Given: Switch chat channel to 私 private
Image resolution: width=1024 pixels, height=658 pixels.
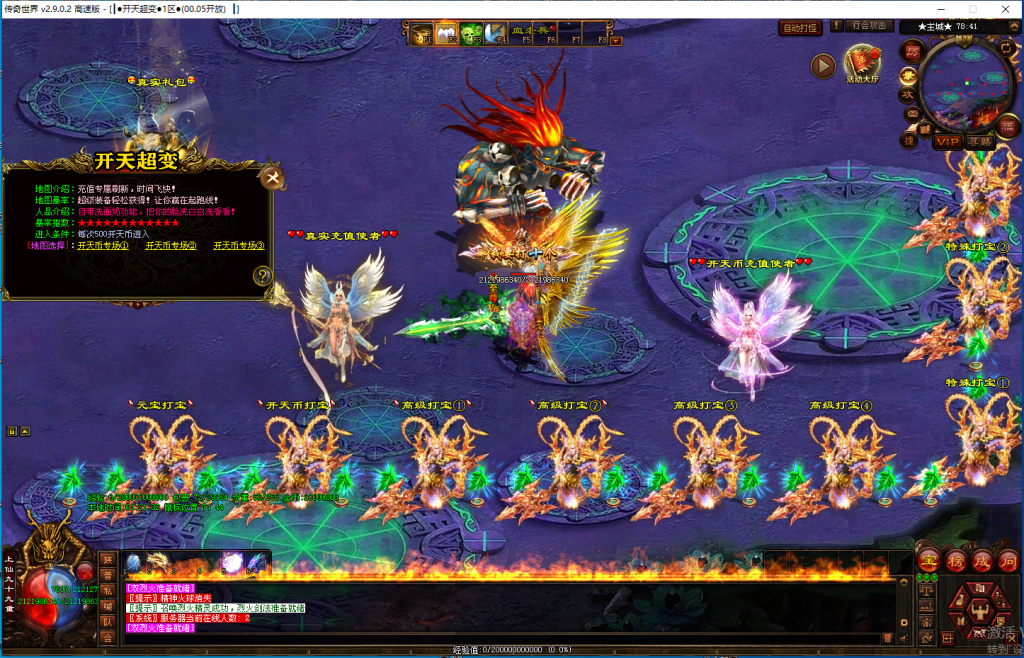Looking at the screenshot, I should tap(107, 590).
